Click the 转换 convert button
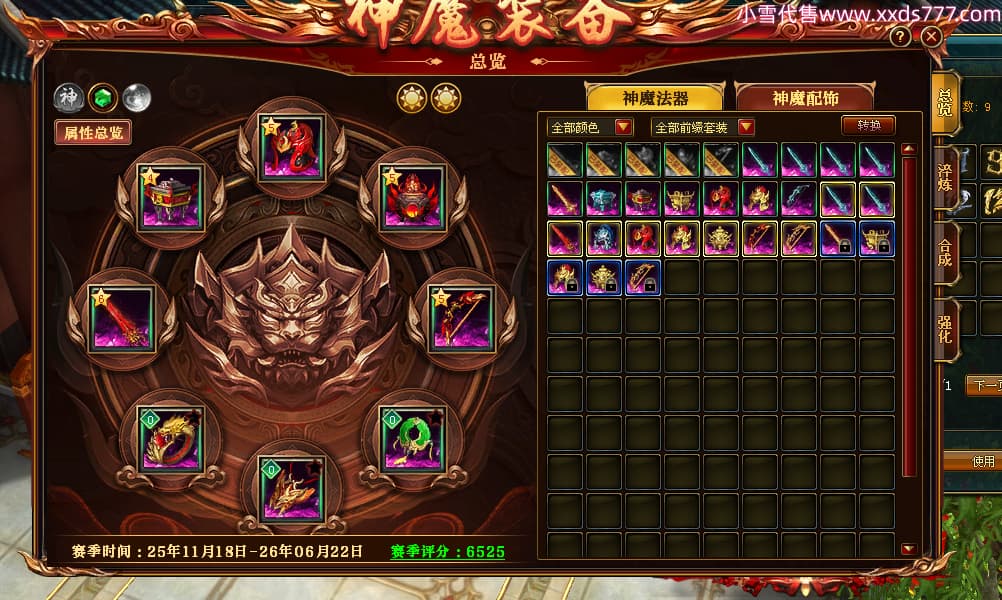Image resolution: width=1002 pixels, height=600 pixels. tap(868, 126)
